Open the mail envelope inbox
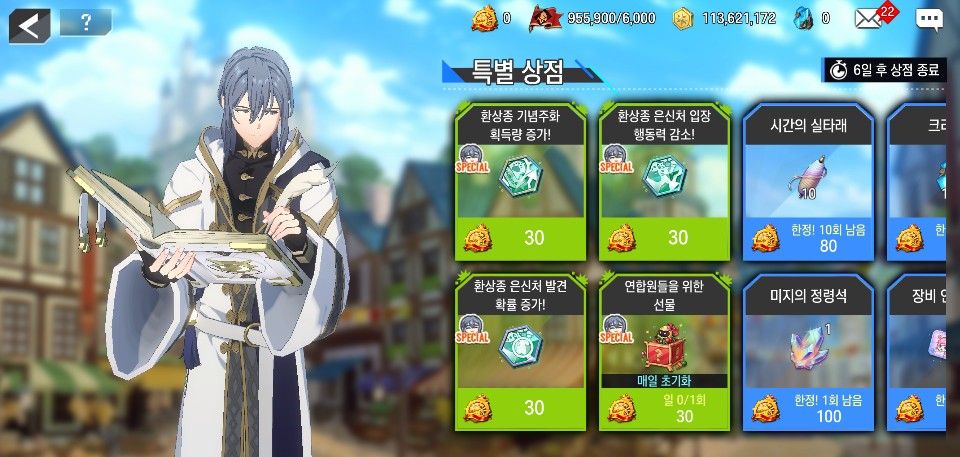This screenshot has width=960, height=457. [x=868, y=18]
